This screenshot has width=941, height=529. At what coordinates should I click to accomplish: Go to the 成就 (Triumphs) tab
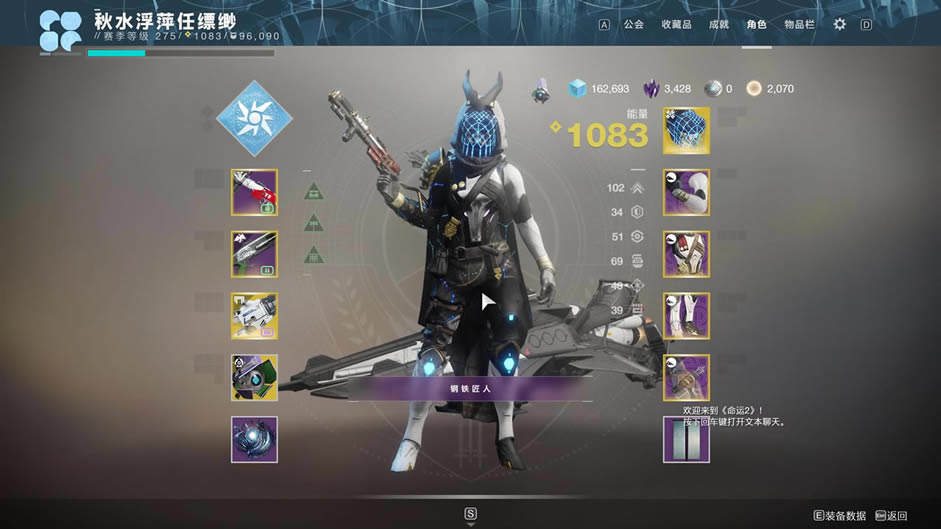(719, 24)
